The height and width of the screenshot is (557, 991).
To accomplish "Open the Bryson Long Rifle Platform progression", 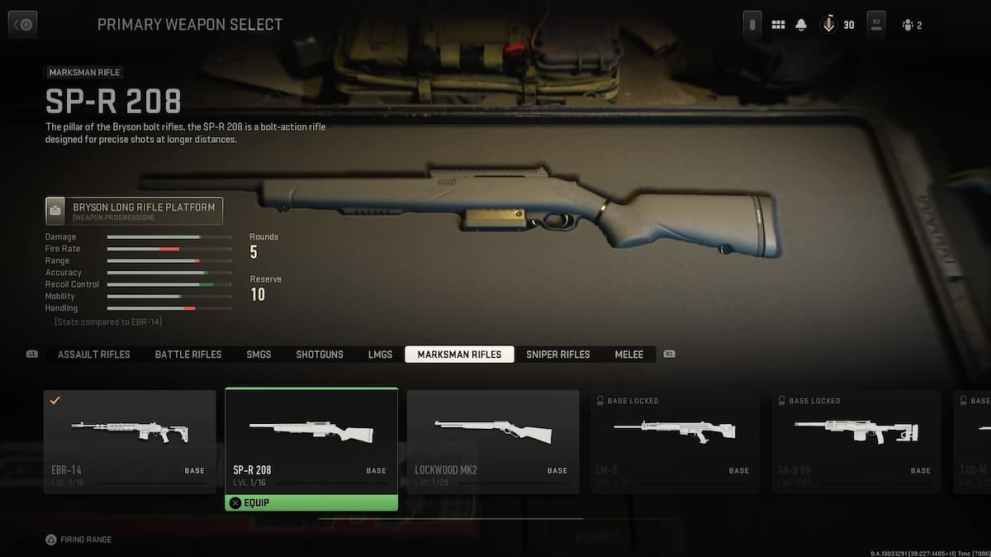I will click(x=134, y=210).
